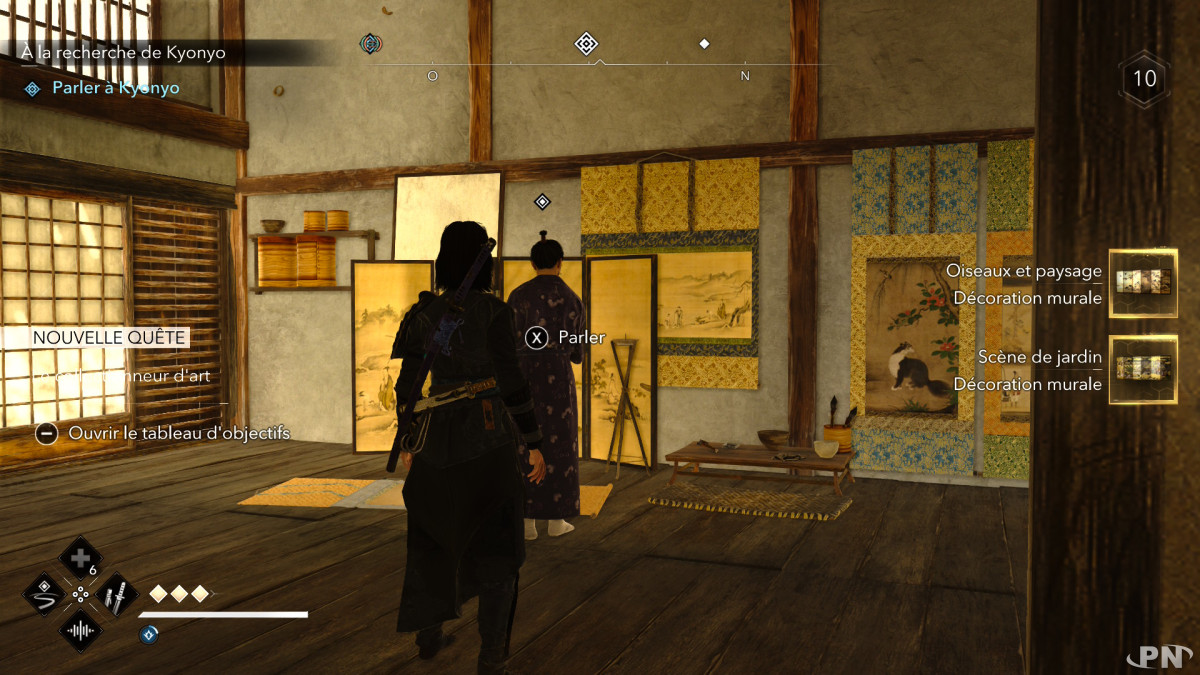1200x675 pixels.
Task: Click the diamond marker above Kyonyo
Action: [542, 202]
